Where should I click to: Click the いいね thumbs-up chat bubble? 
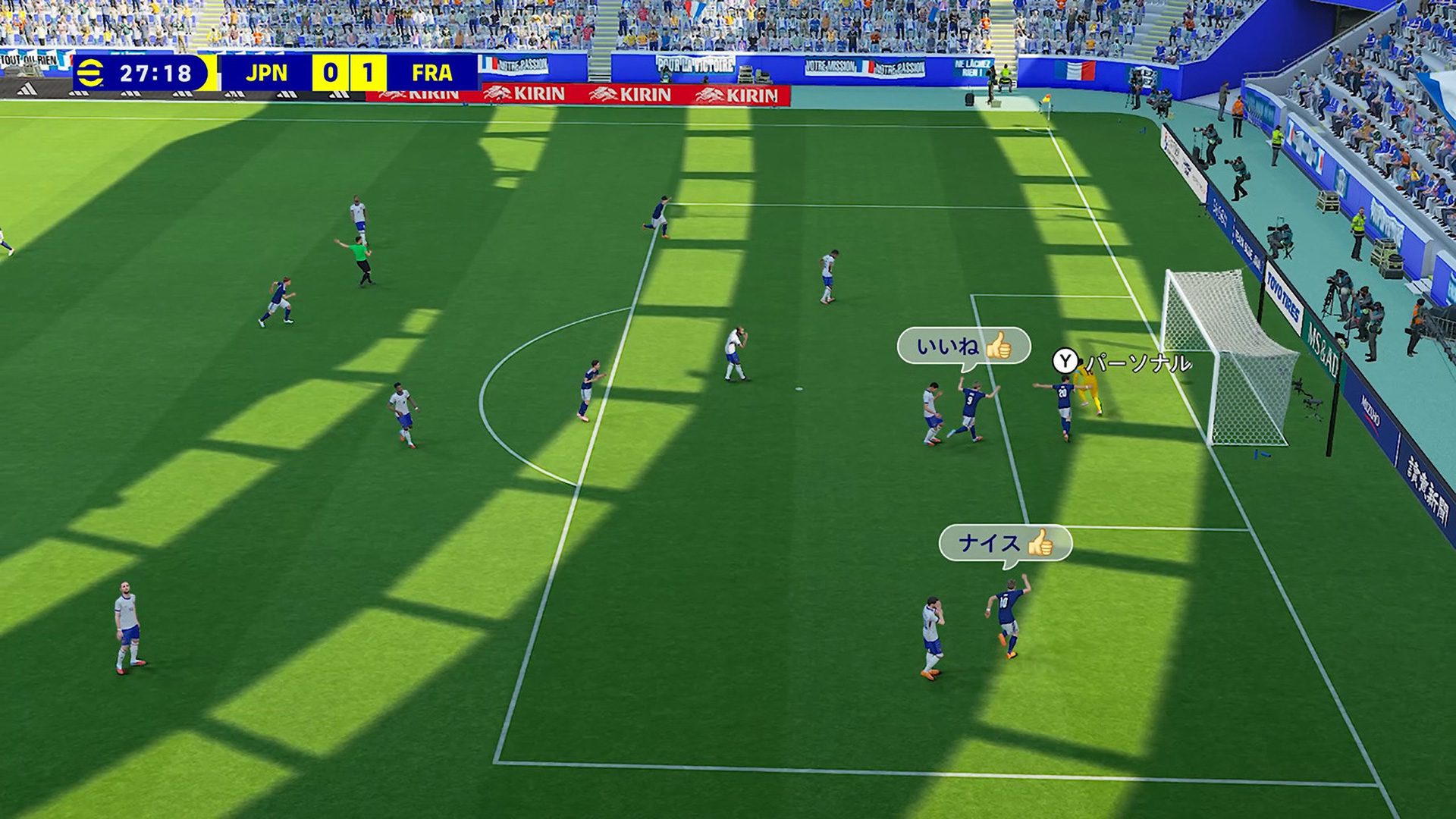963,347
